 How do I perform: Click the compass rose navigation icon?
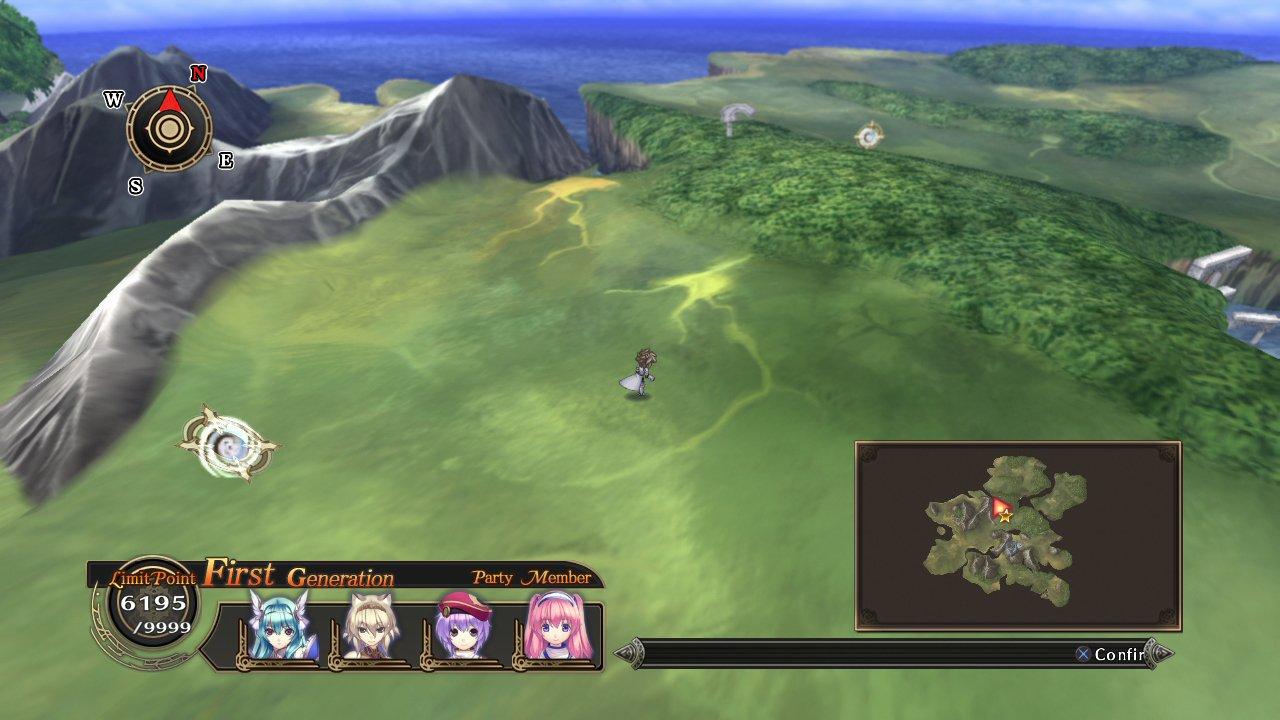click(167, 130)
